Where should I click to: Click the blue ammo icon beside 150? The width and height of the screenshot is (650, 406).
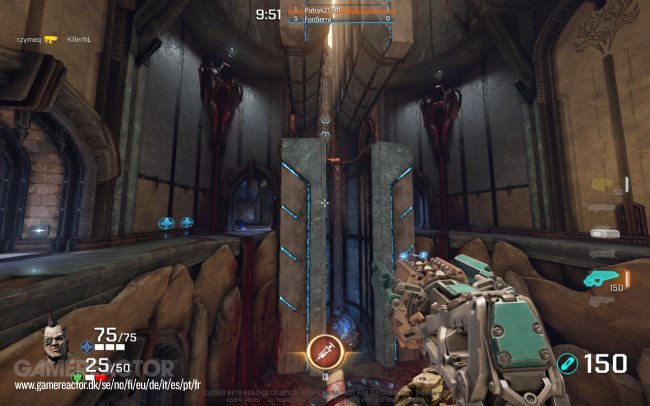pos(568,364)
